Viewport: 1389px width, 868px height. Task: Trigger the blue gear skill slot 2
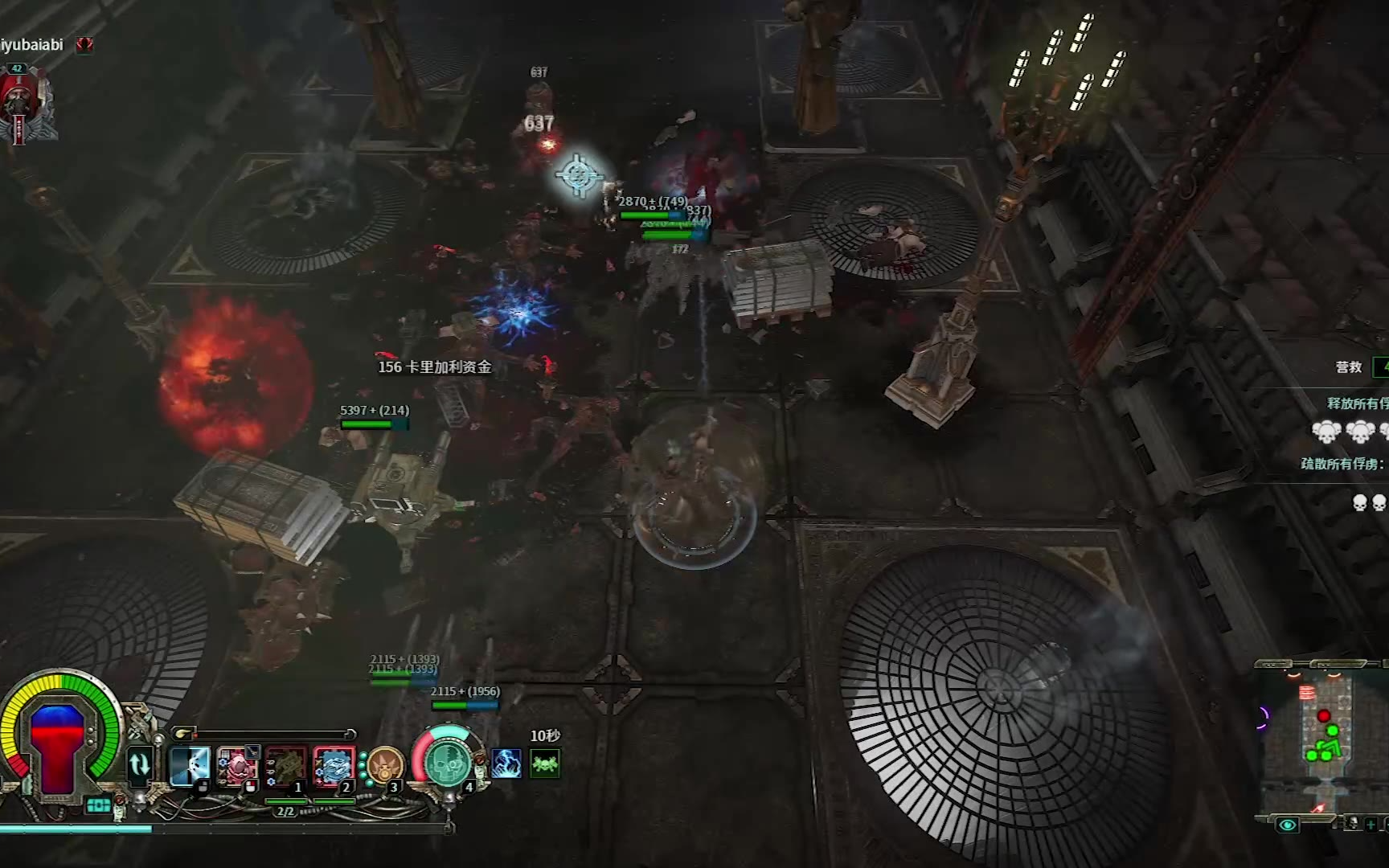pos(334,765)
